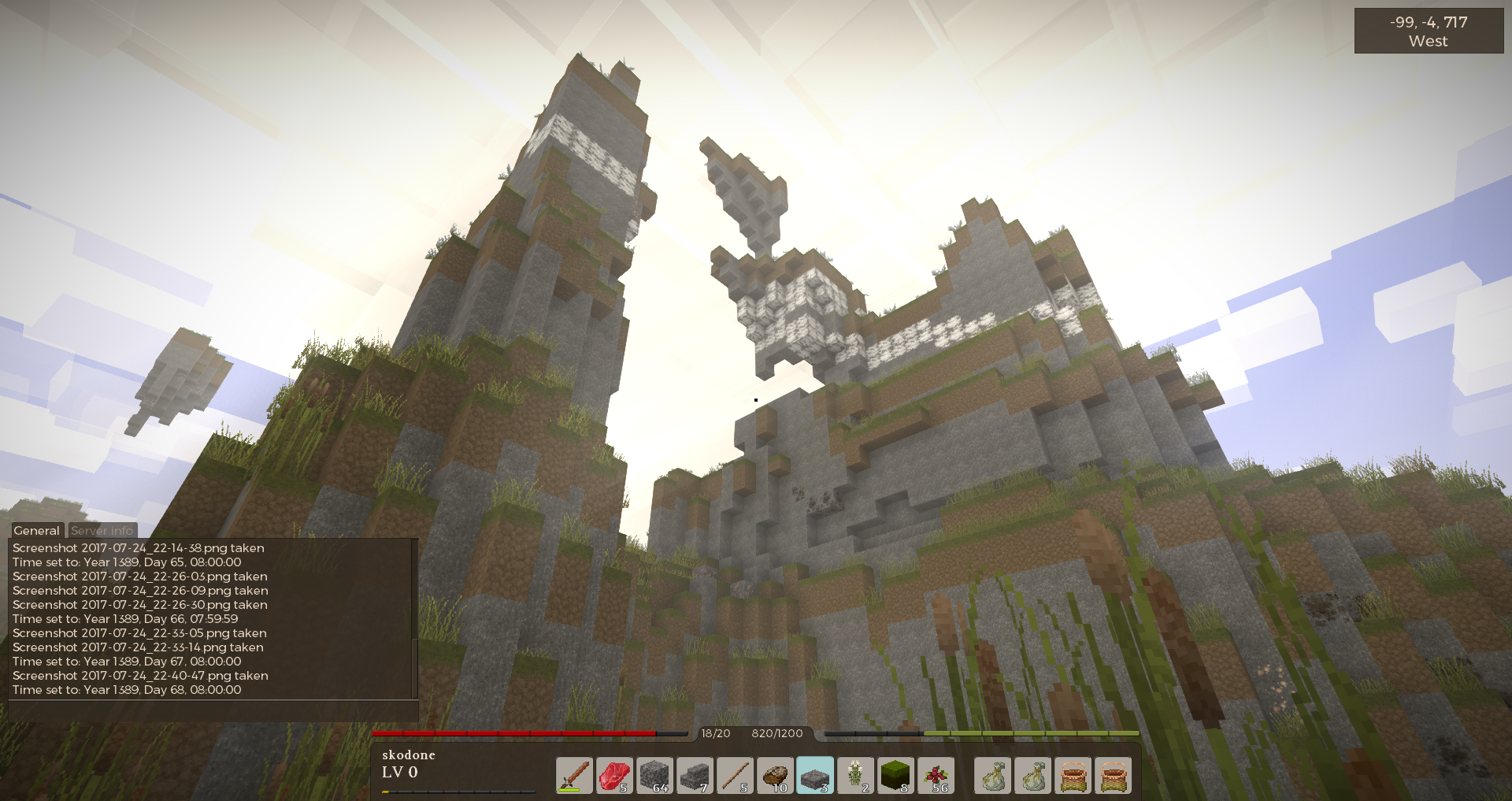The height and width of the screenshot is (801, 1512).
Task: Click the empty chat input box
Action: [213, 711]
